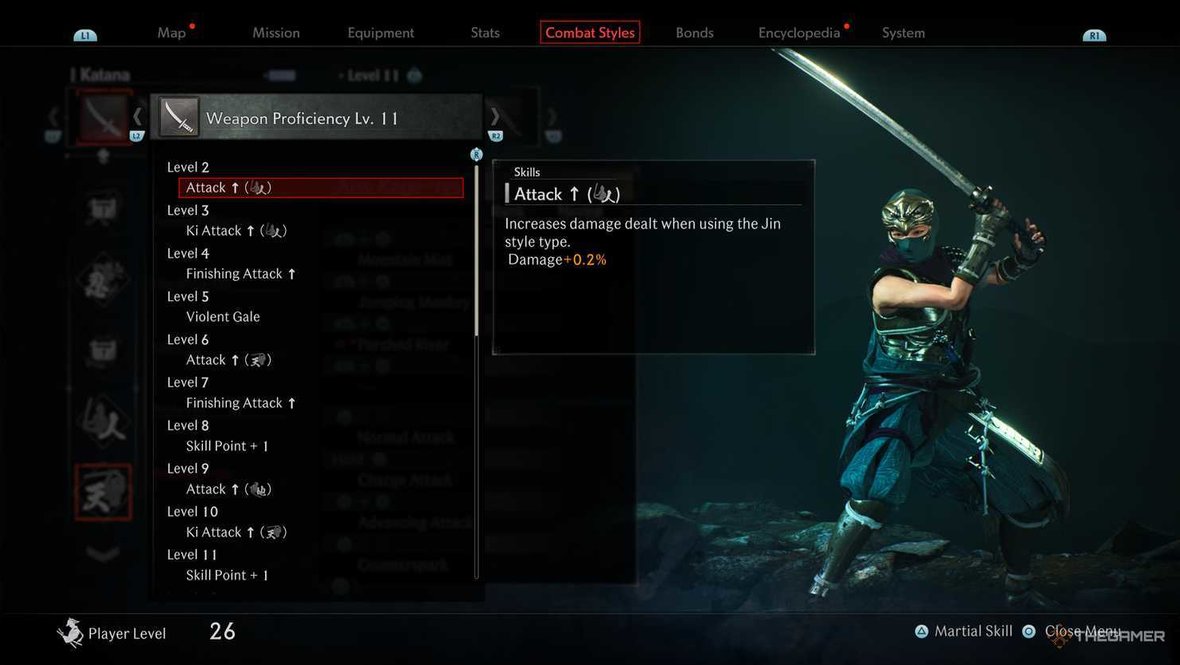Click the katana icon in Weapon Proficiency header
This screenshot has height=665, width=1180.
coord(179,117)
